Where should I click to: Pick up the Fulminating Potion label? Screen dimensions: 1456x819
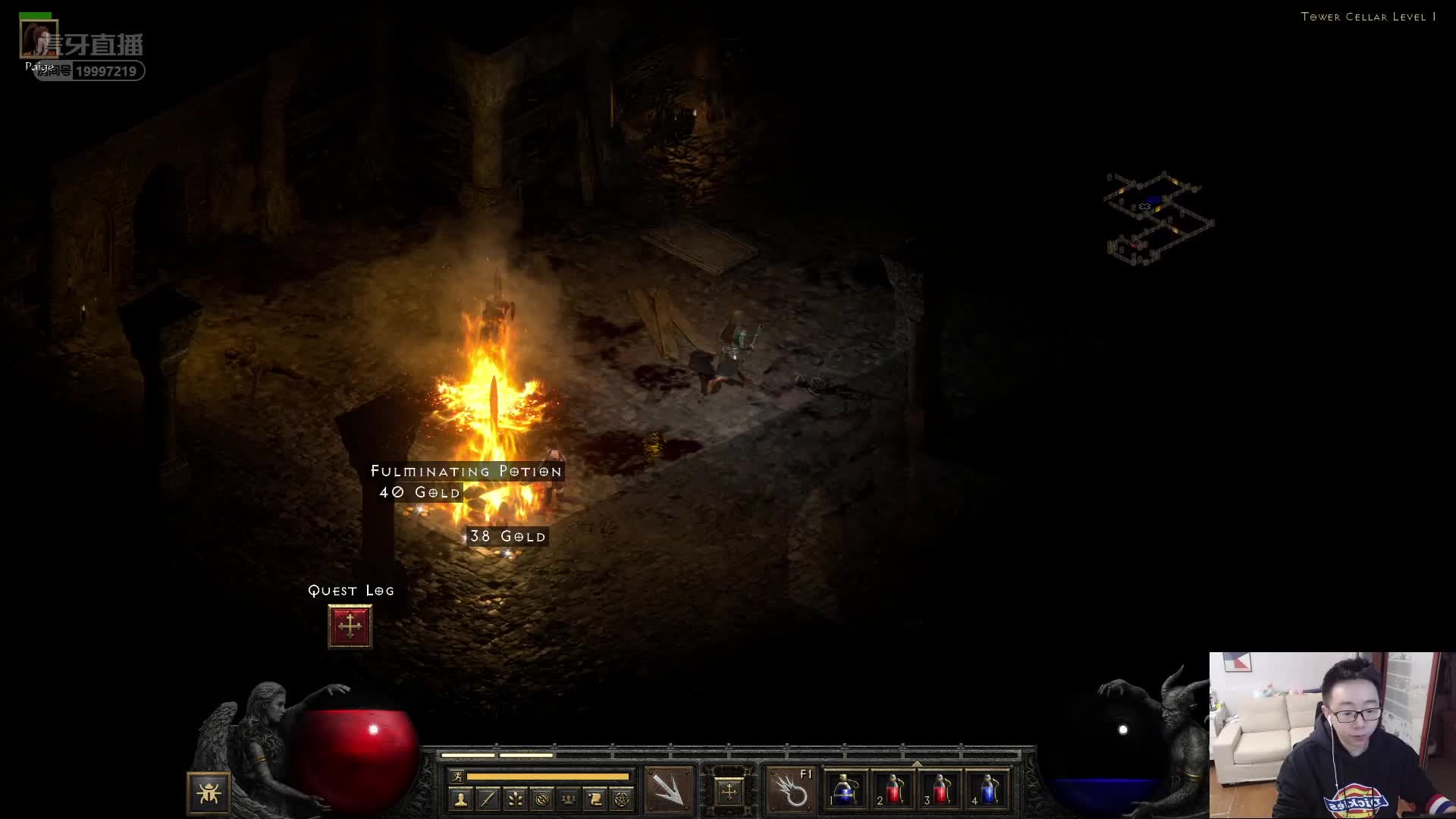coord(466,471)
